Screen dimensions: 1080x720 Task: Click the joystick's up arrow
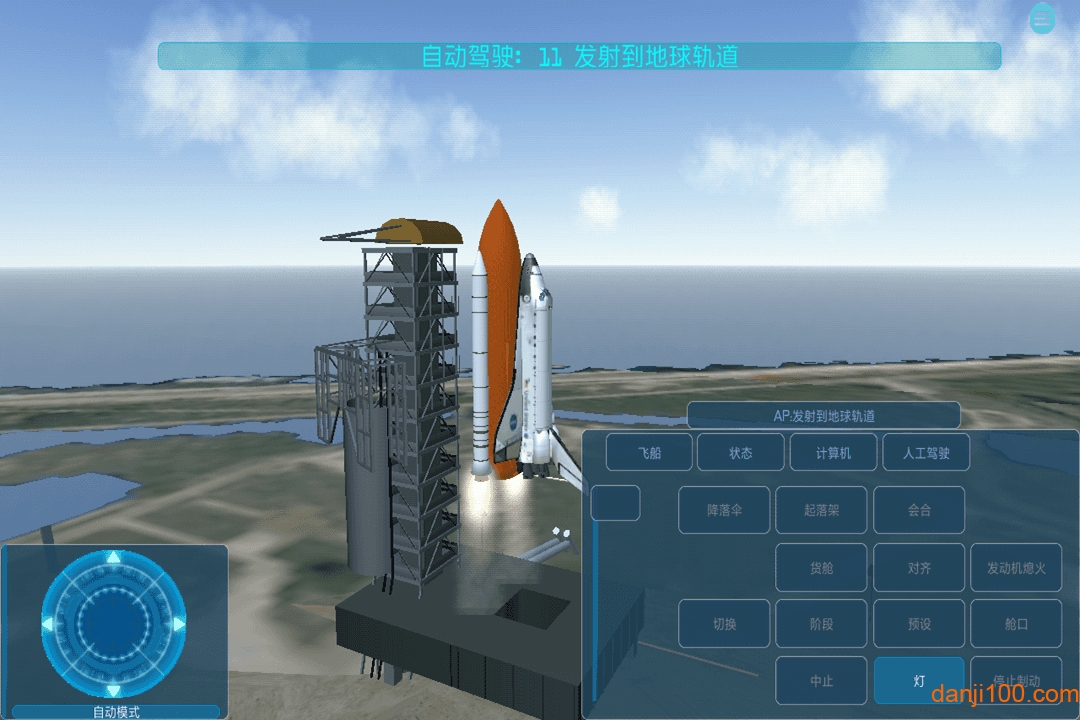[114, 558]
